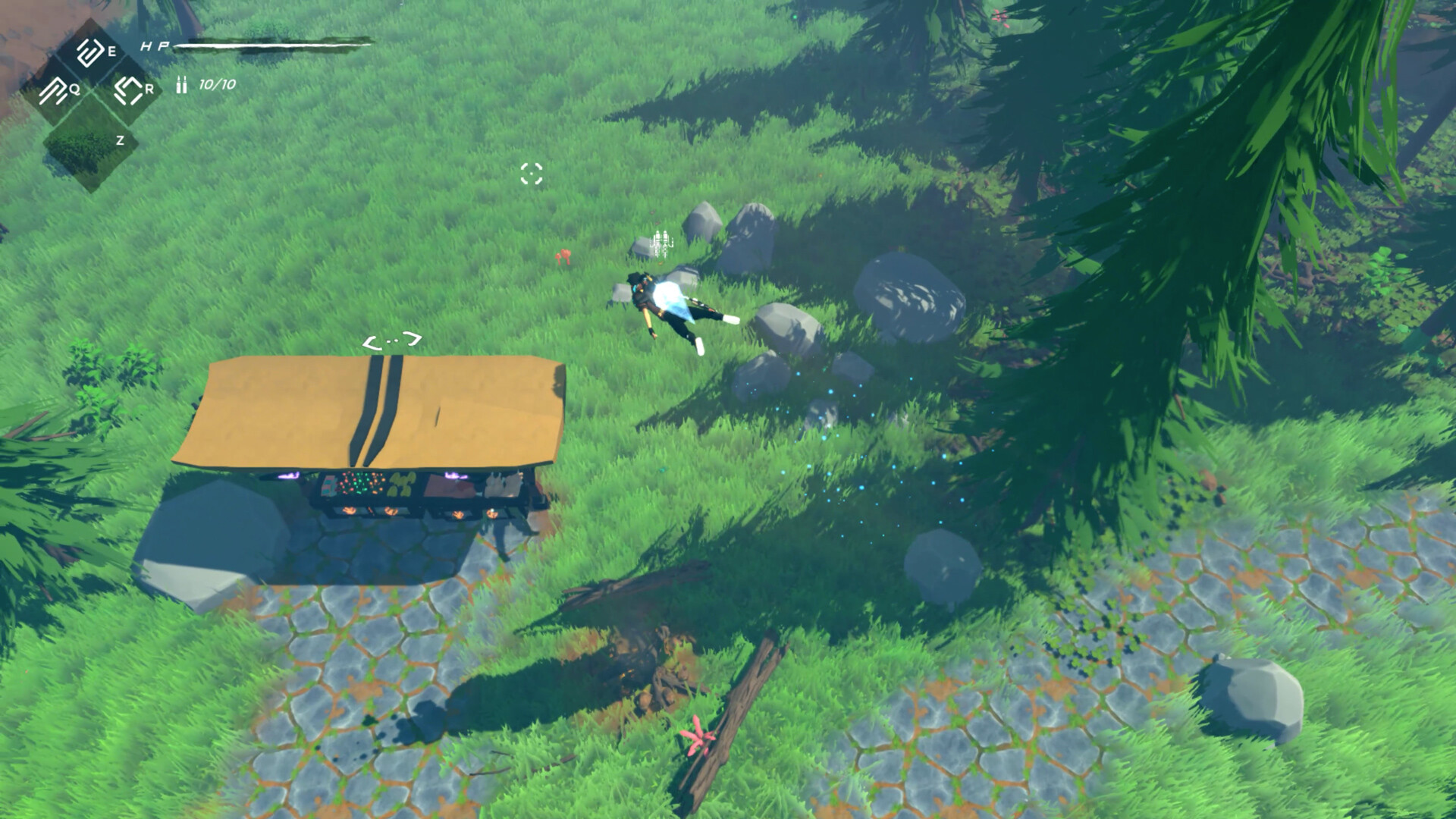Screen dimensions: 1456x819
Task: Click the bullet ammo icon
Action: tap(181, 85)
